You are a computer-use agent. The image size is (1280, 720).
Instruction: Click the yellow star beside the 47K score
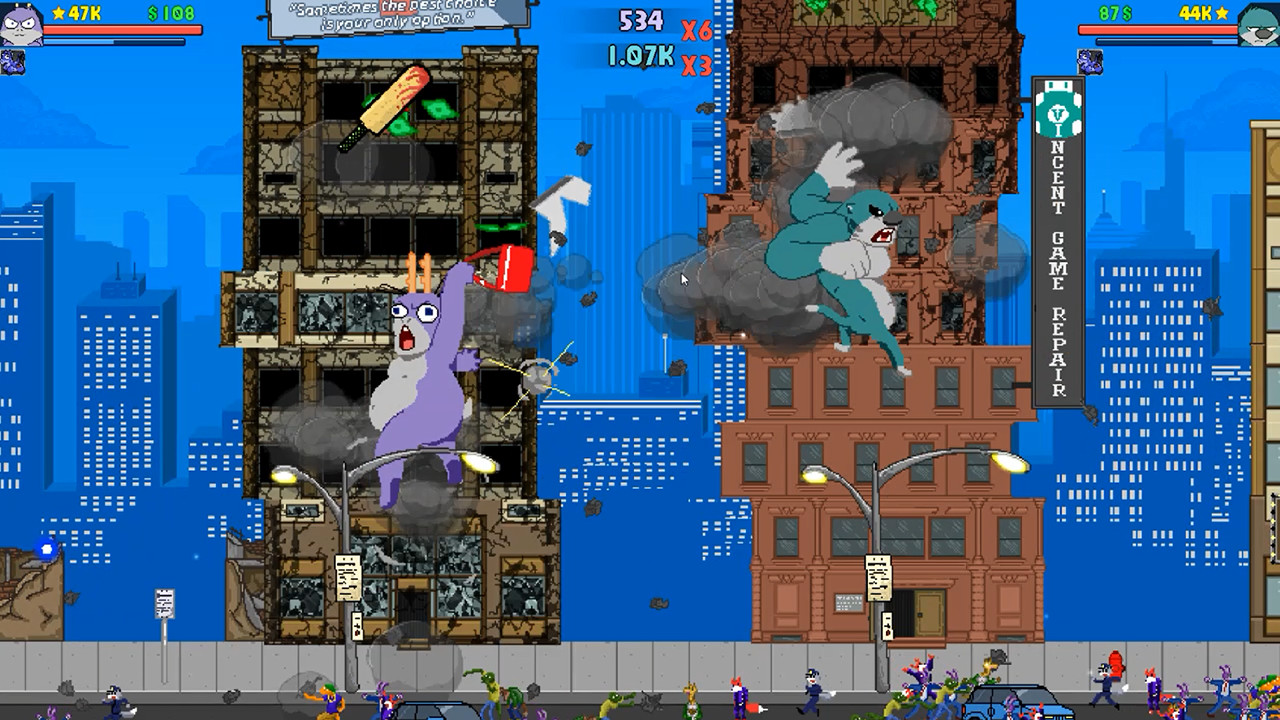(x=58, y=13)
